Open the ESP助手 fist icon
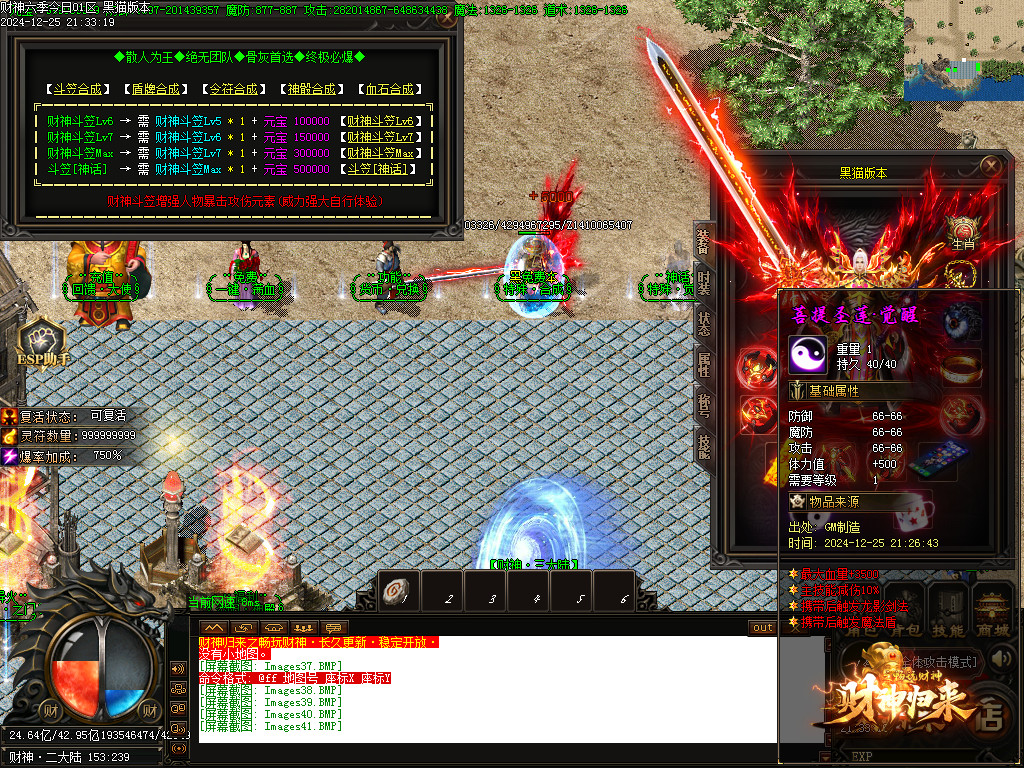1024x768 pixels. (41, 341)
